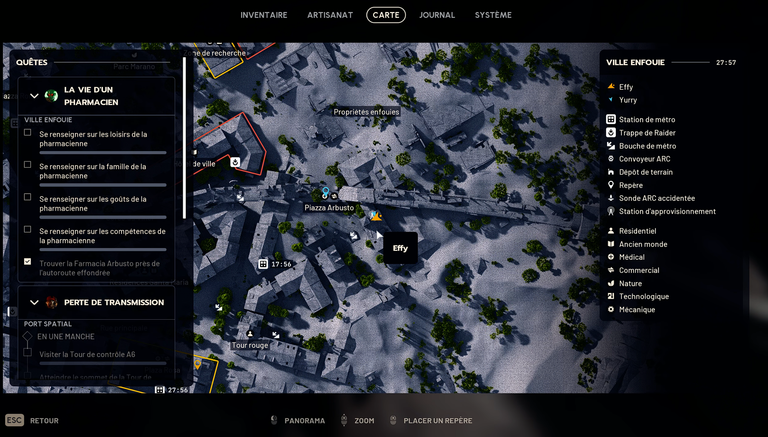Choose the Médical zone legend entry
768x437 pixels.
[632, 257]
